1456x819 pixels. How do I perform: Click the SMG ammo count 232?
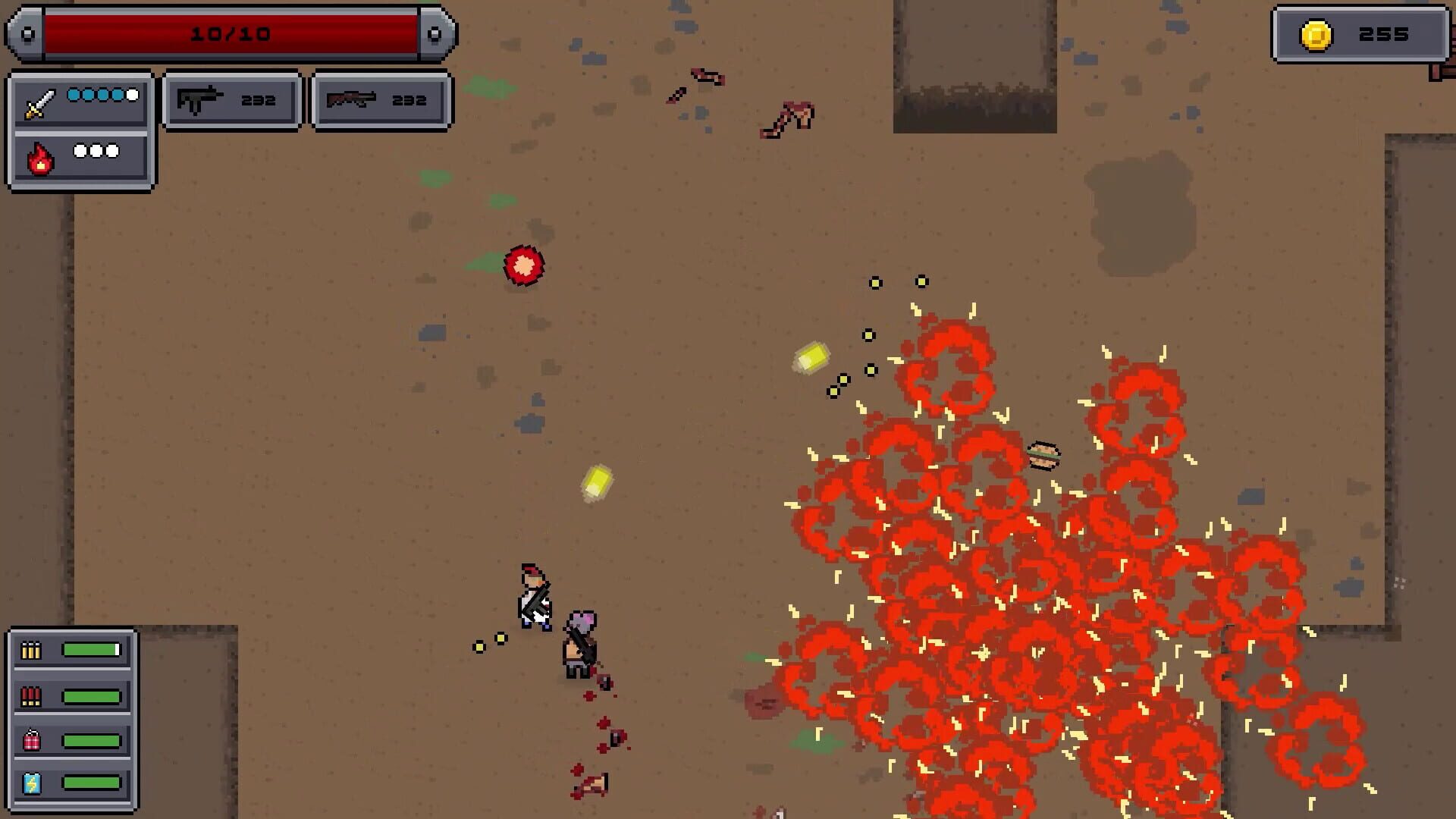click(258, 99)
